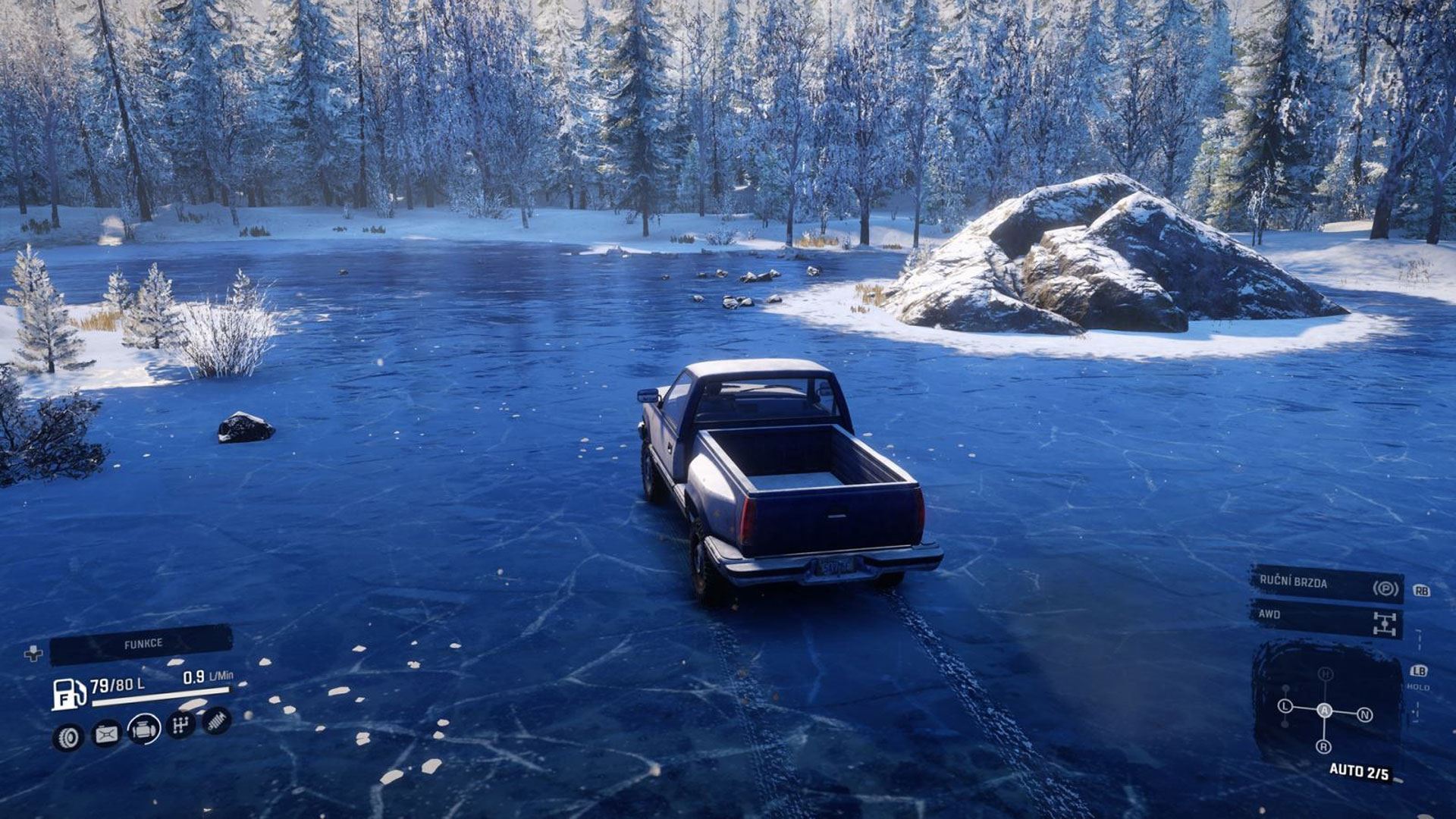
Task: Shift into Reverse (R)
Action: click(1323, 747)
